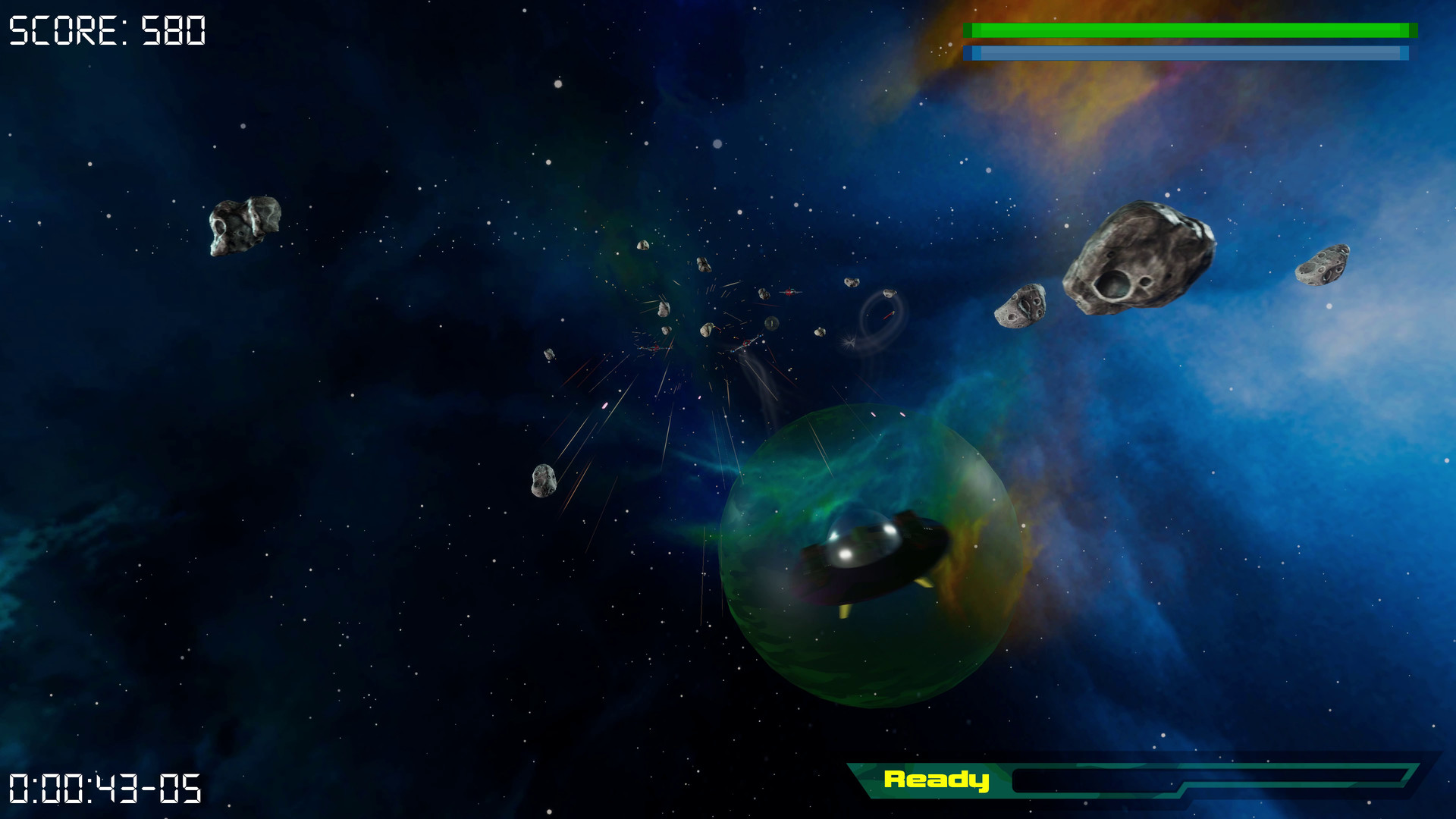Image resolution: width=1456 pixels, height=819 pixels.
Task: Click the mission timer at the bottom left
Action: click(x=102, y=789)
